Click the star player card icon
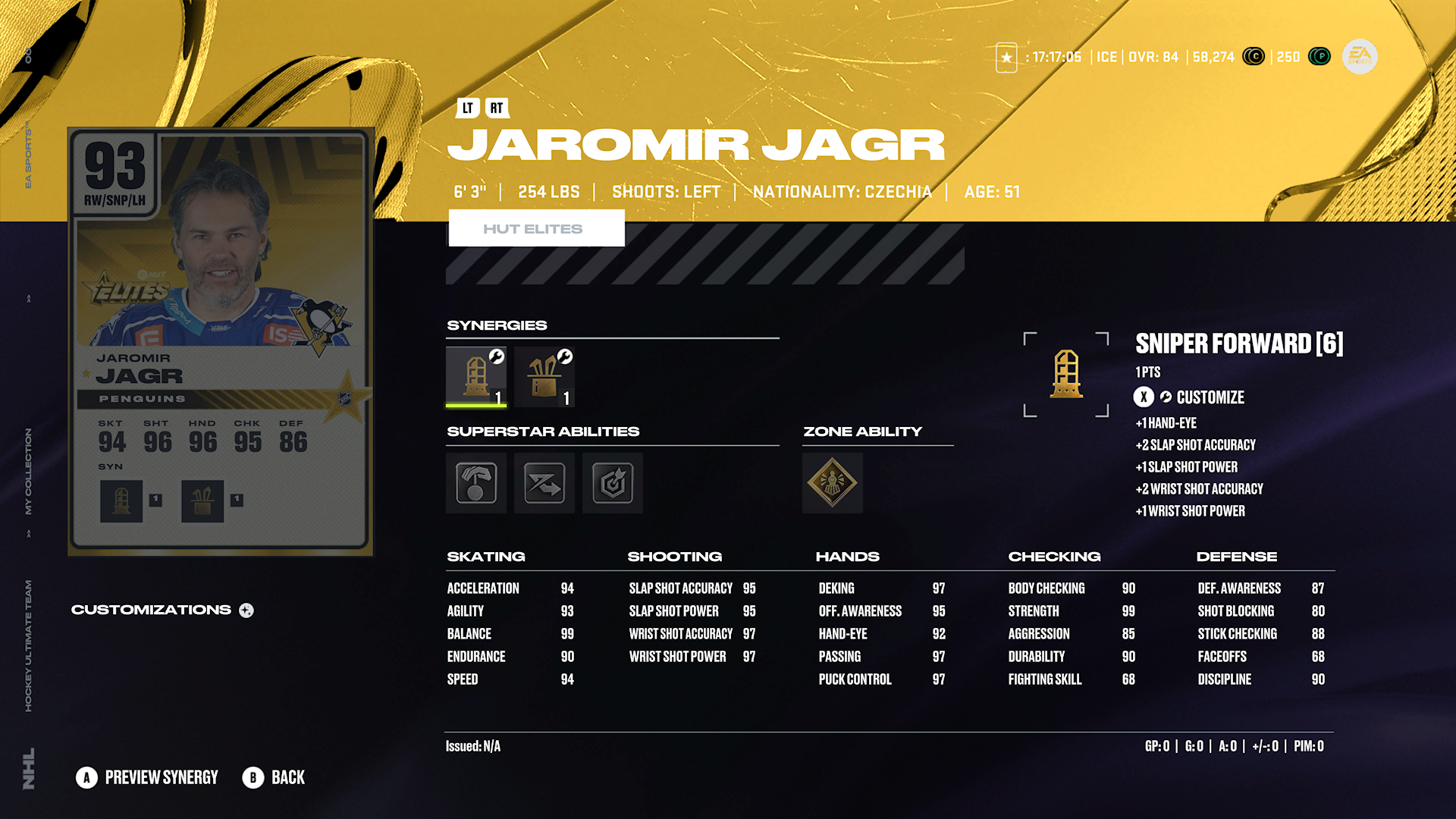The width and height of the screenshot is (1456, 819). click(1006, 57)
